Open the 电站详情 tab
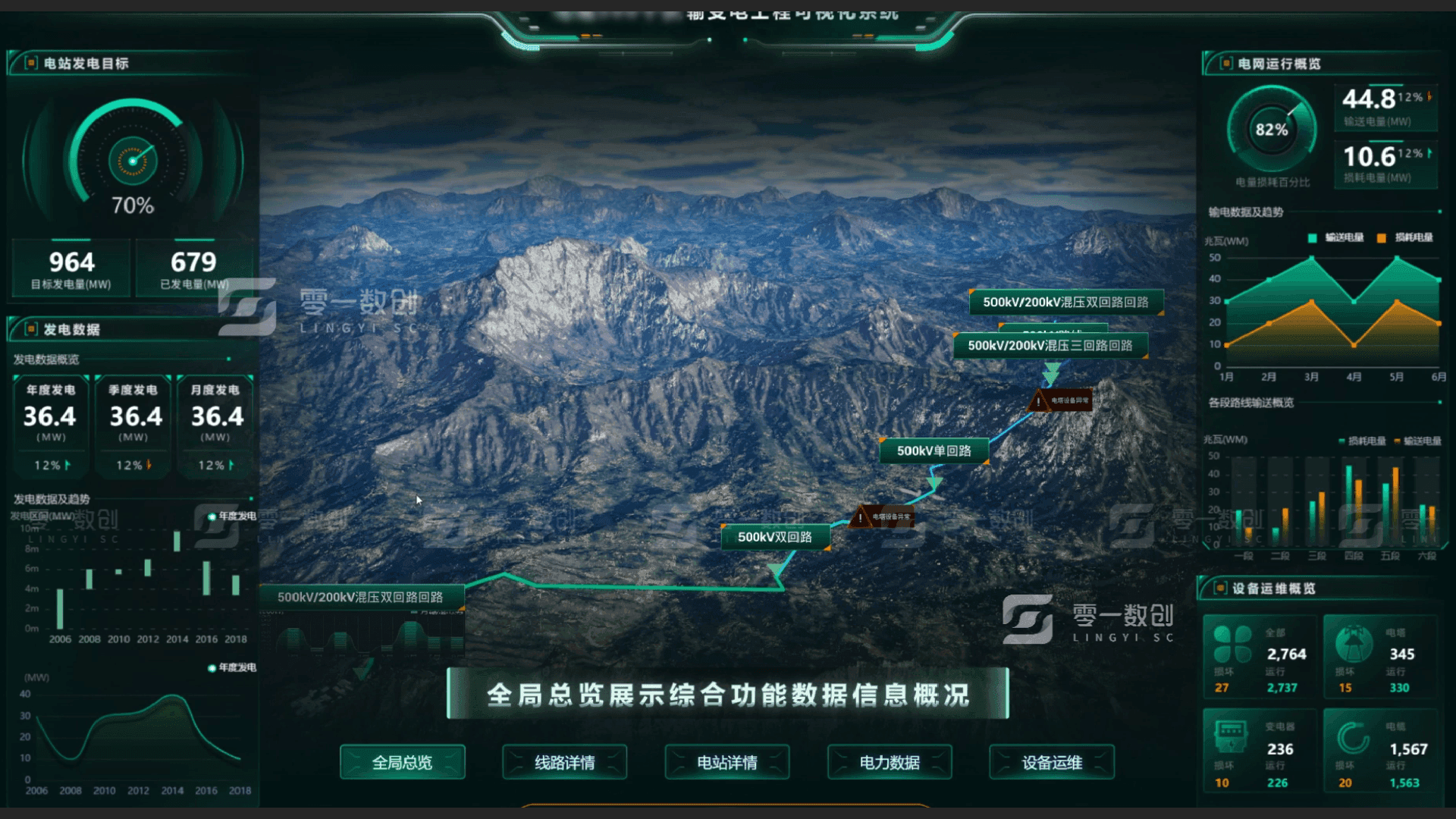 click(726, 762)
